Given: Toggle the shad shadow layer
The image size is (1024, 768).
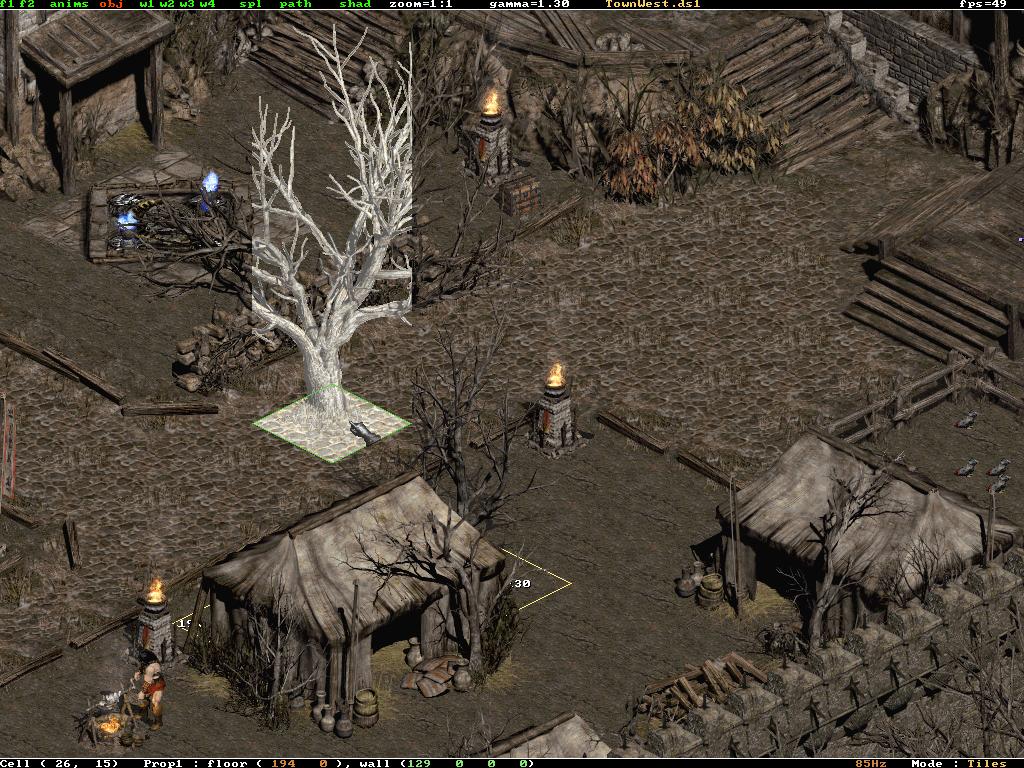Looking at the screenshot, I should coord(355,4).
